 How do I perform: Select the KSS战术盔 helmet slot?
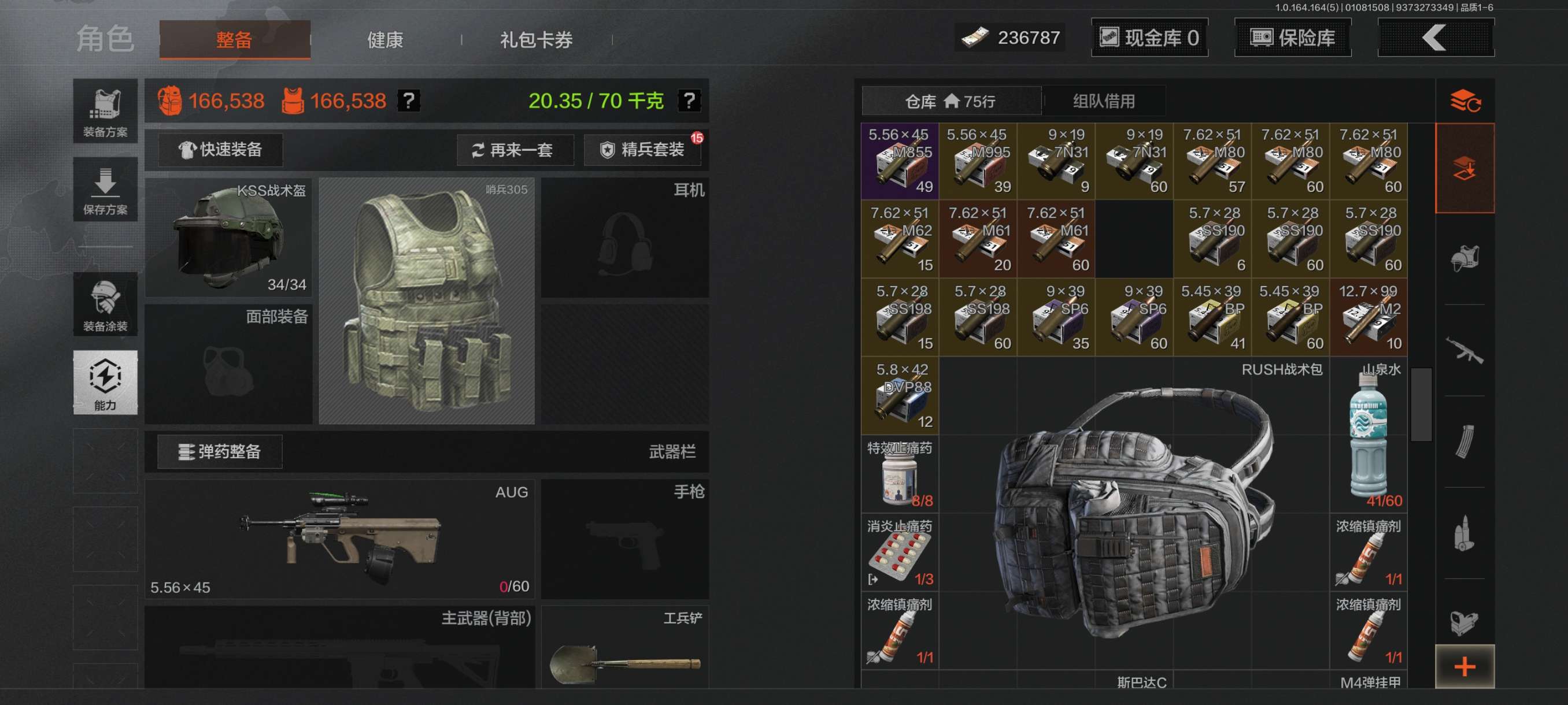click(x=229, y=238)
